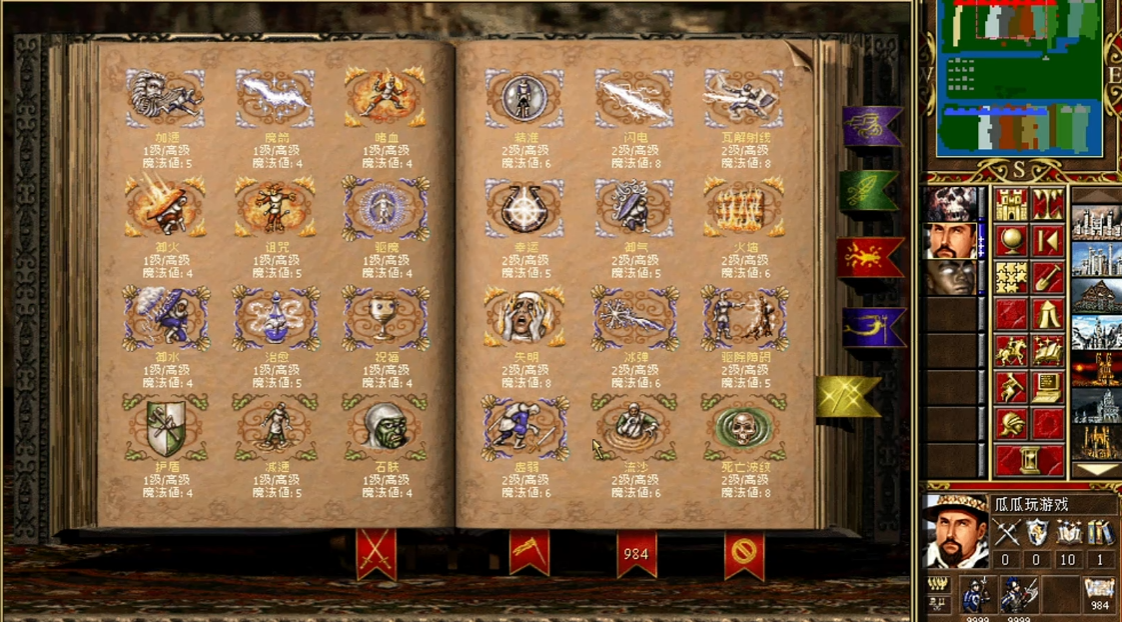Cast the Blind spell (失明)
Image resolution: width=1122 pixels, height=622 pixels.
click(x=524, y=318)
